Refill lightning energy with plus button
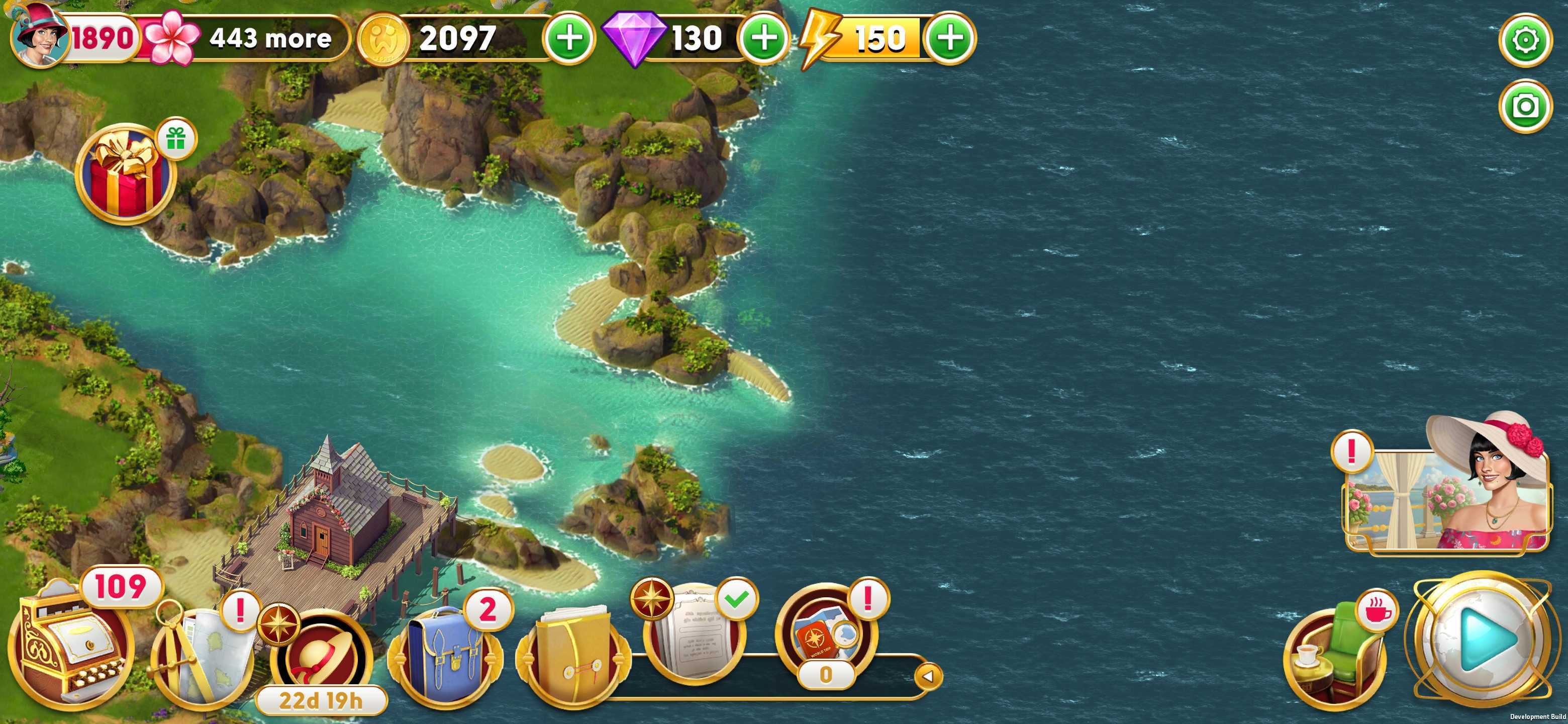 coord(949,38)
